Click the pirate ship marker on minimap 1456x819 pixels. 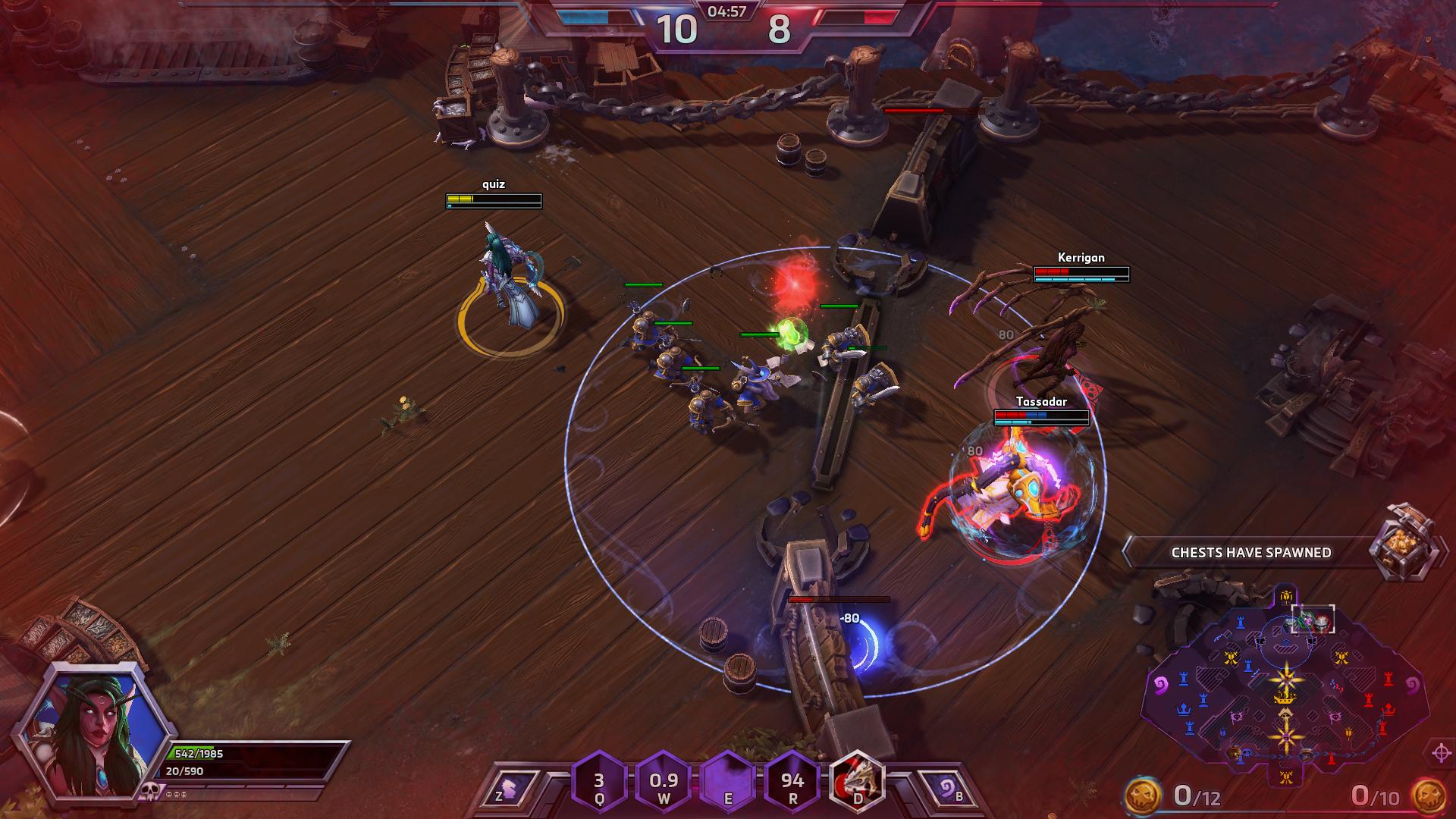coord(1285,596)
